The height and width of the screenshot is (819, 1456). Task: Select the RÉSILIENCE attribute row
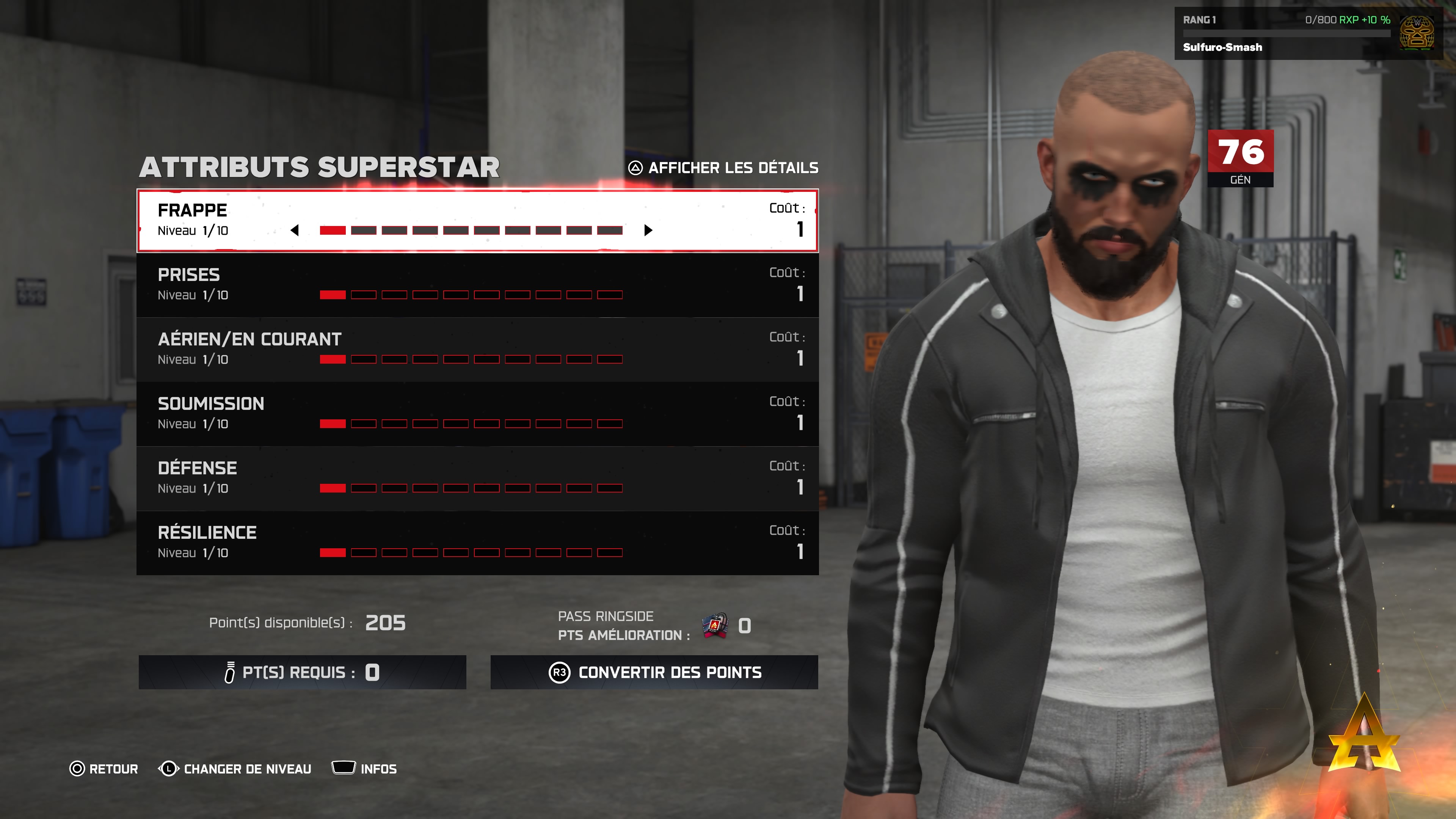pos(477,543)
